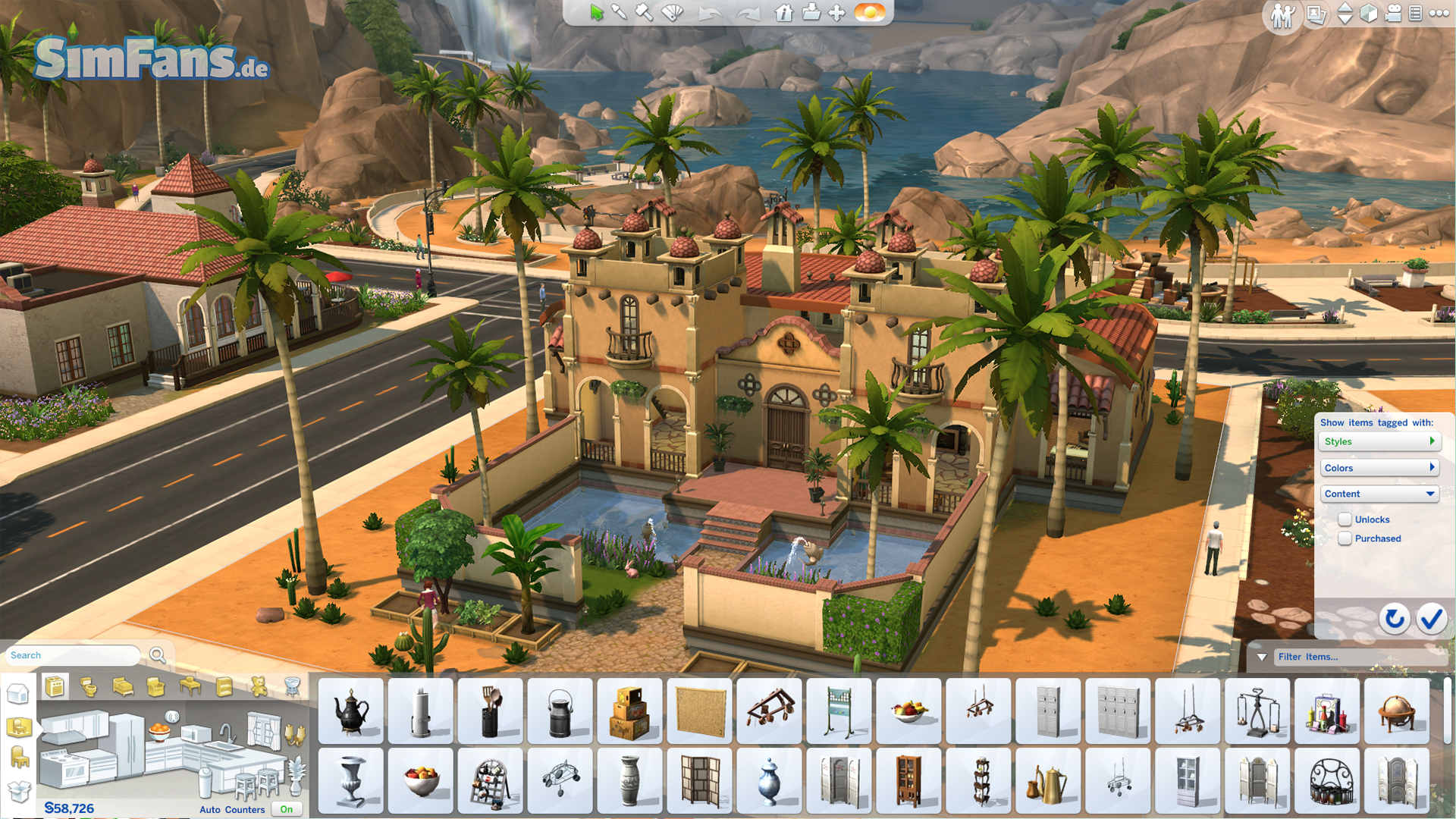Open the lot info house icon
1456x819 pixels.
click(x=784, y=12)
